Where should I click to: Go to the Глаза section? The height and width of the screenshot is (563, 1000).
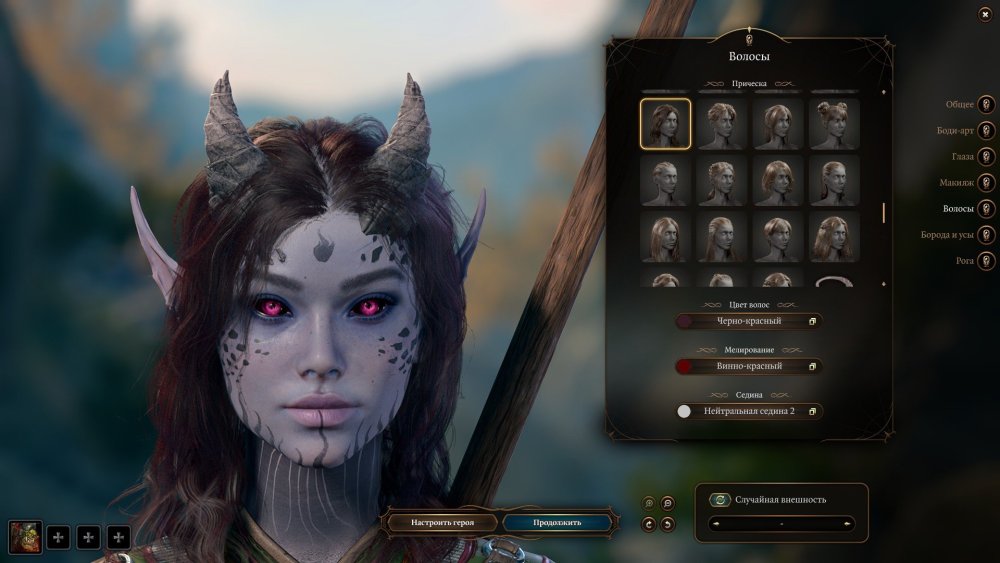point(986,157)
